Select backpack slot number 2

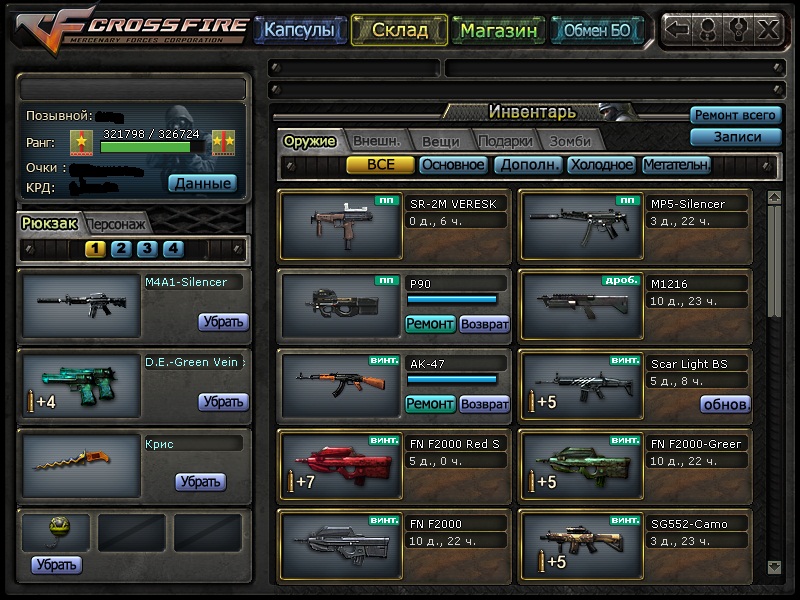[x=121, y=249]
